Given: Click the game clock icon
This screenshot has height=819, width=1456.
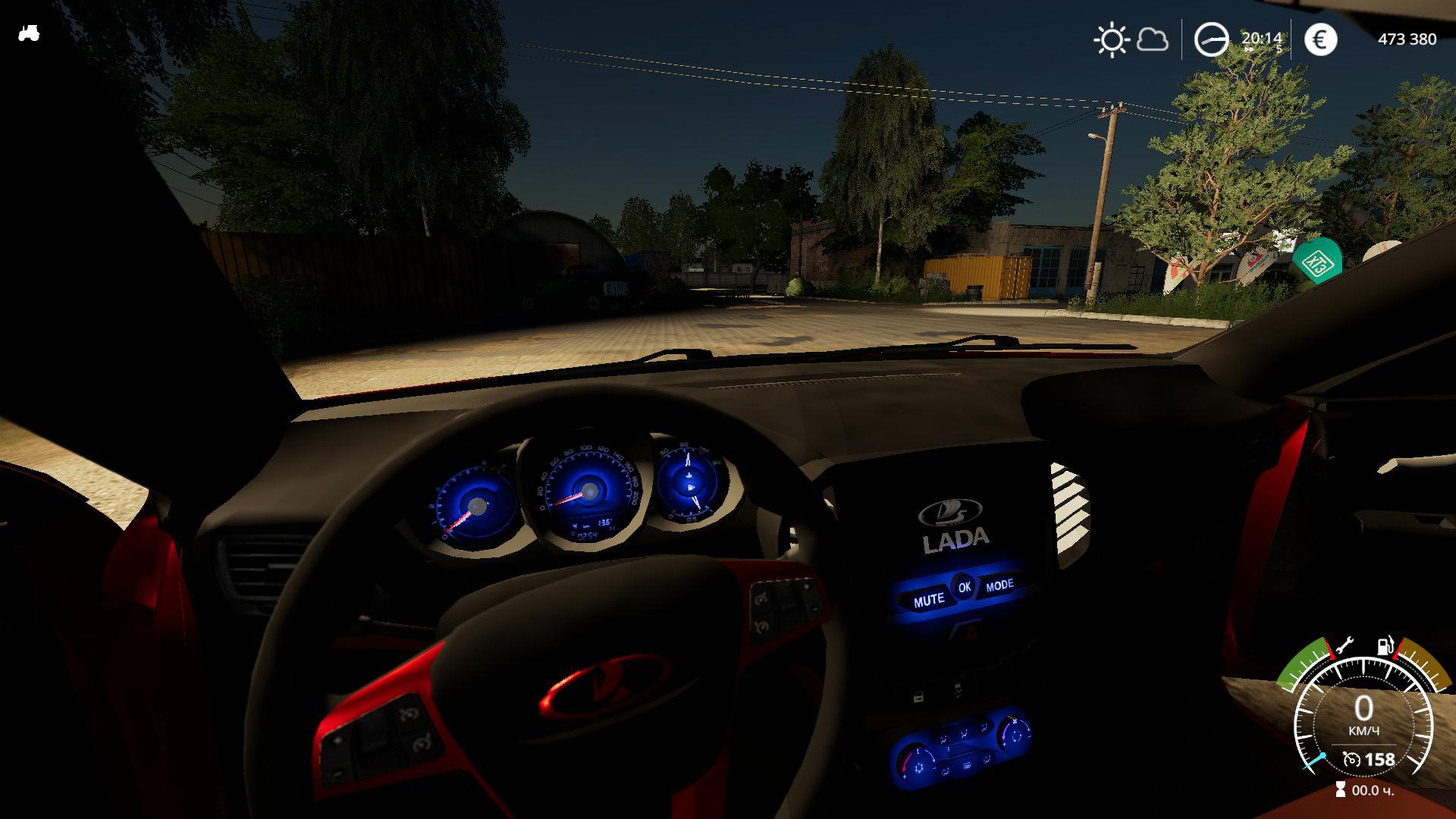Looking at the screenshot, I should coord(1211,39).
